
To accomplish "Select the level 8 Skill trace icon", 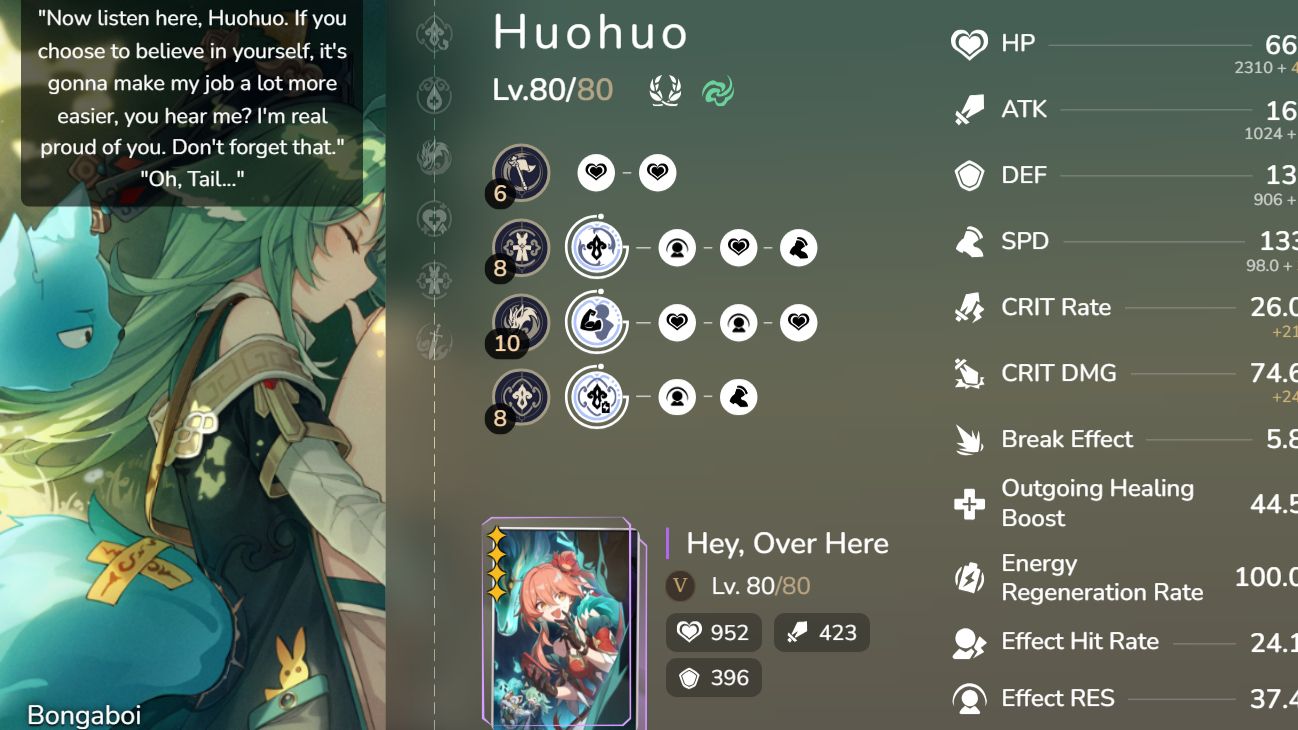I will click(520, 247).
